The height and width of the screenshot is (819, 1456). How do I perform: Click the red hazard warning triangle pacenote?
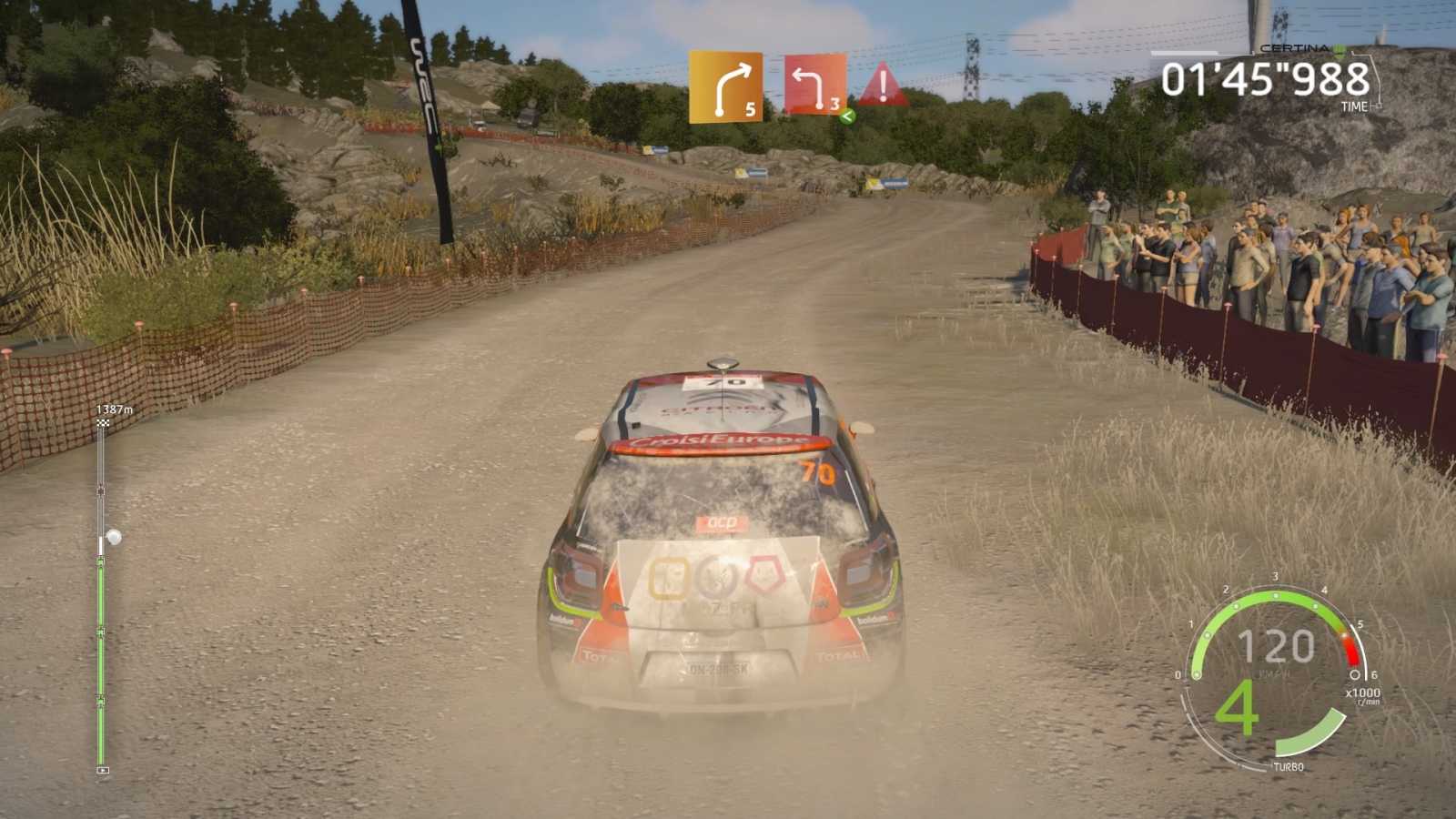(x=881, y=86)
